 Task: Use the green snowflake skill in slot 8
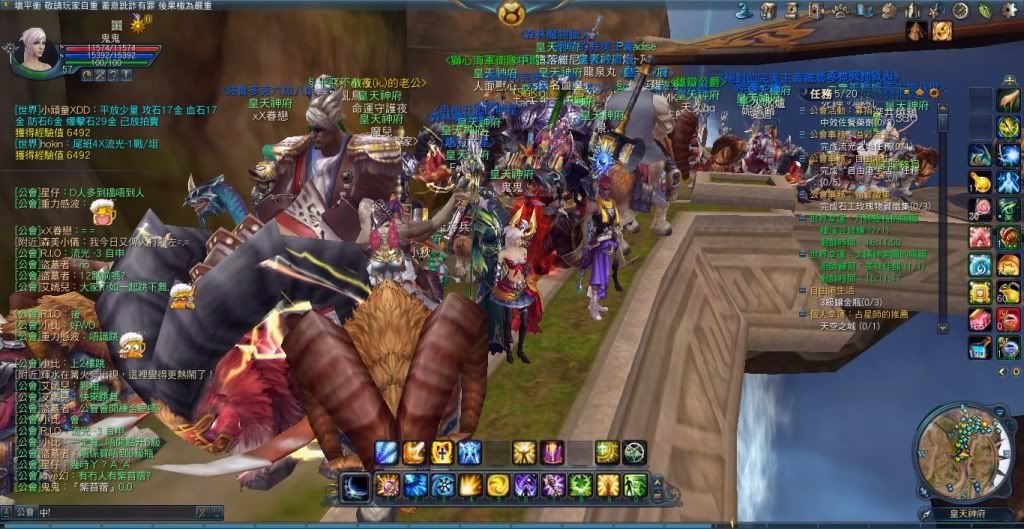coord(580,486)
